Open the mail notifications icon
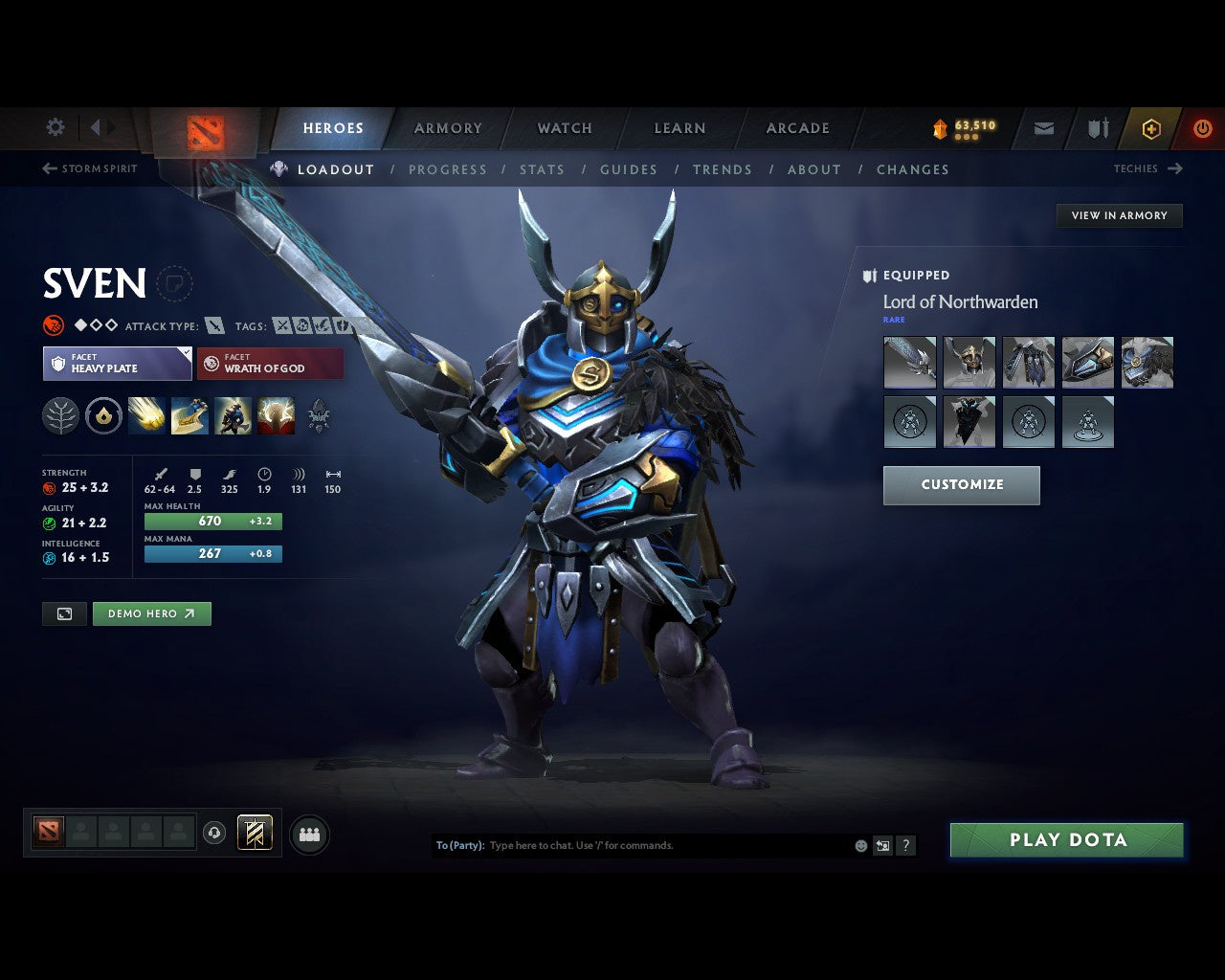 [x=1042, y=128]
